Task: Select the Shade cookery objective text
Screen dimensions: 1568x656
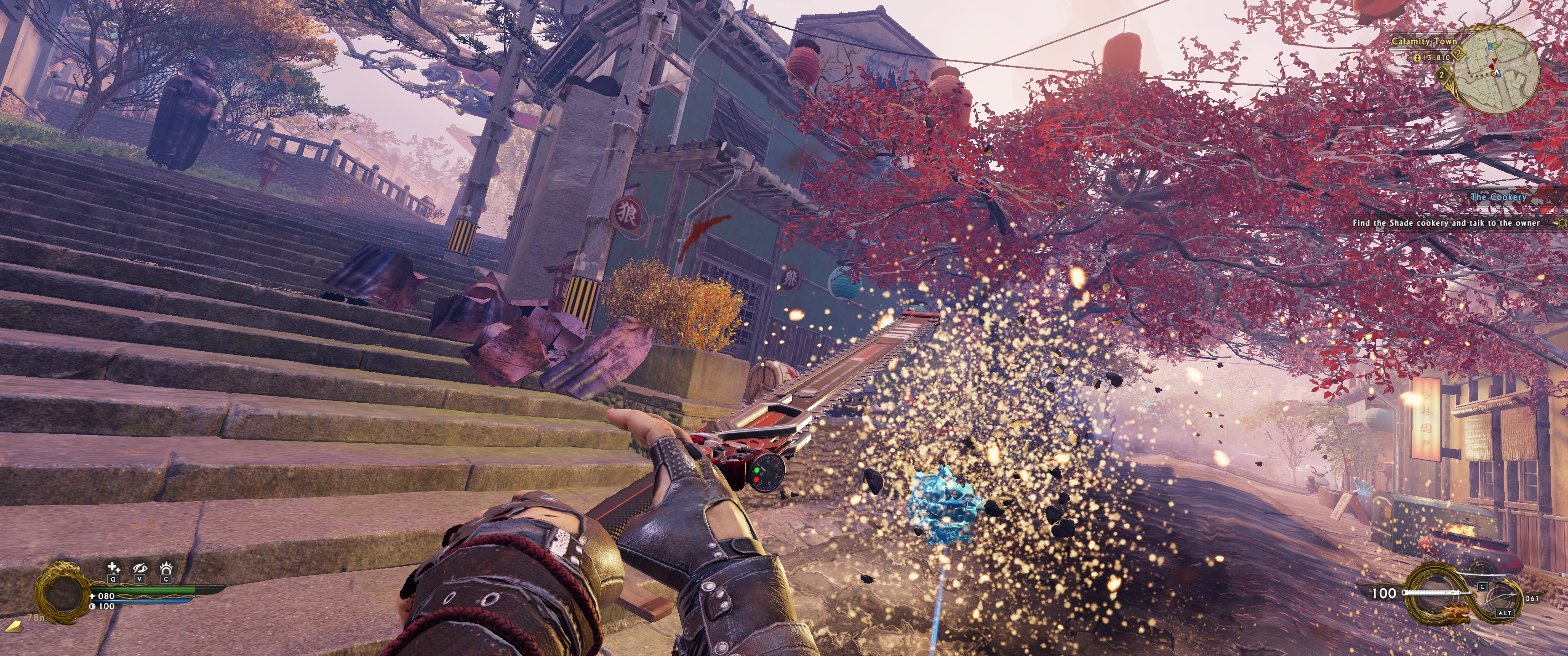Action: pyautogui.click(x=1446, y=223)
